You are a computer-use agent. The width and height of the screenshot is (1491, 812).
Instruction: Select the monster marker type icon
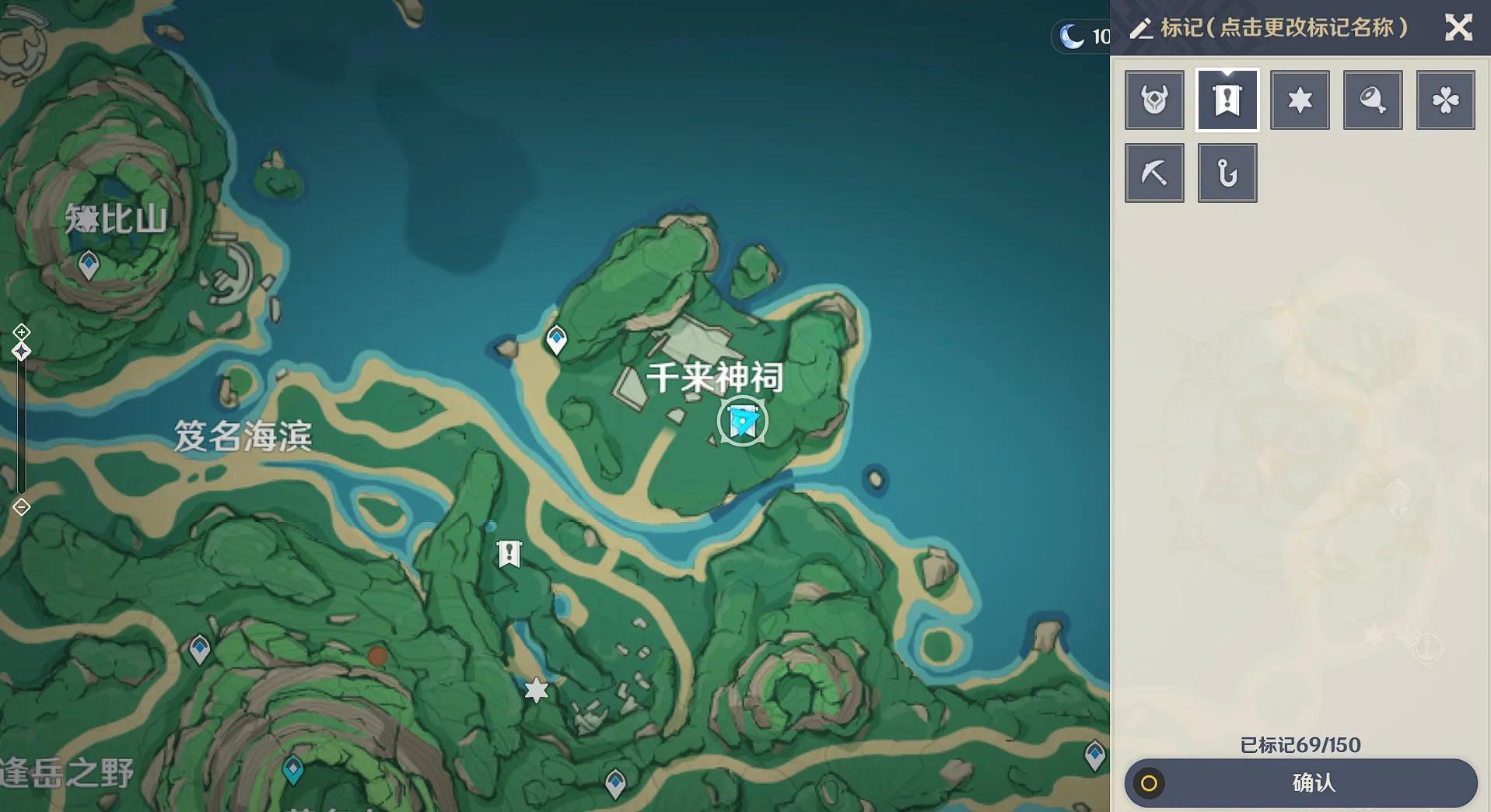coord(1154,100)
